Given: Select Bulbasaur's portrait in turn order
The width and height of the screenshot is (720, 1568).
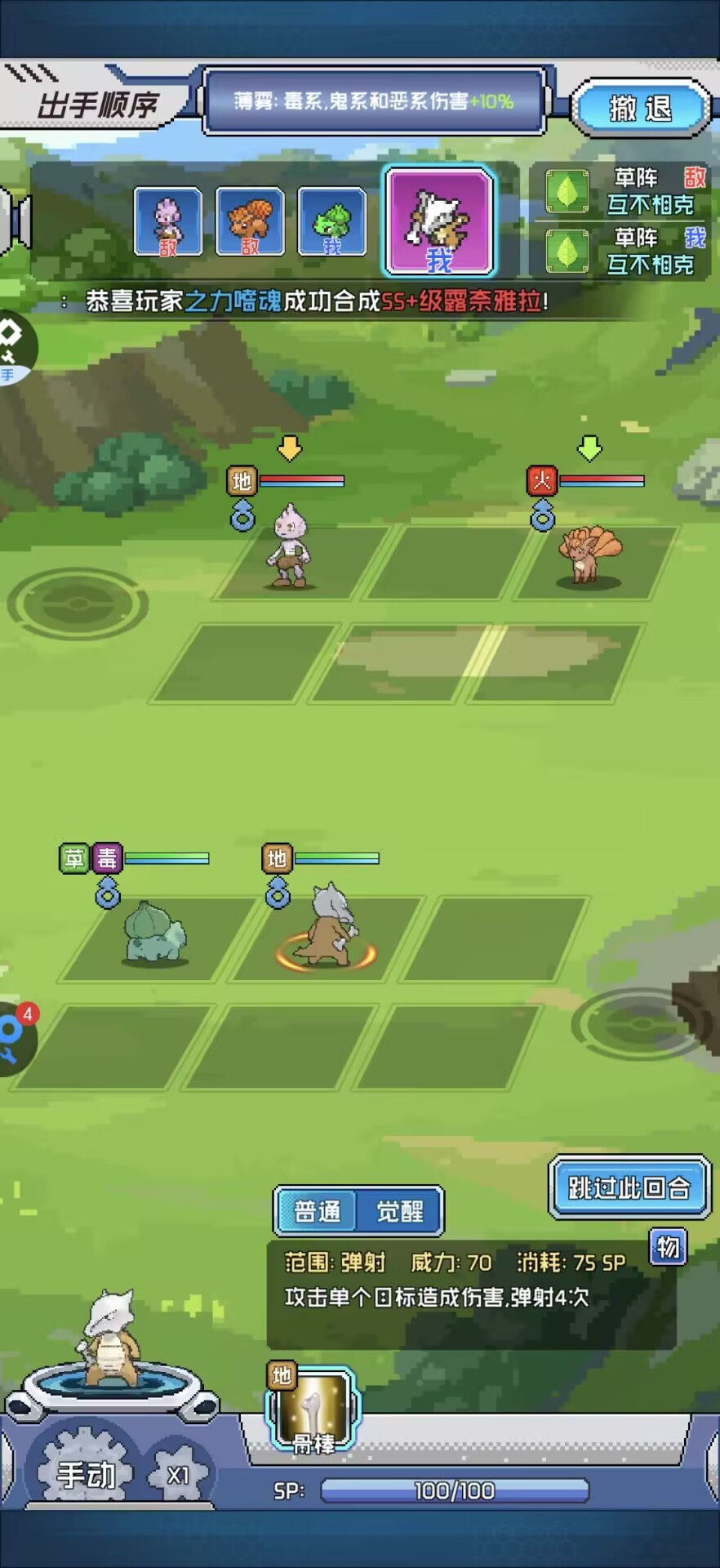Looking at the screenshot, I should (x=331, y=221).
